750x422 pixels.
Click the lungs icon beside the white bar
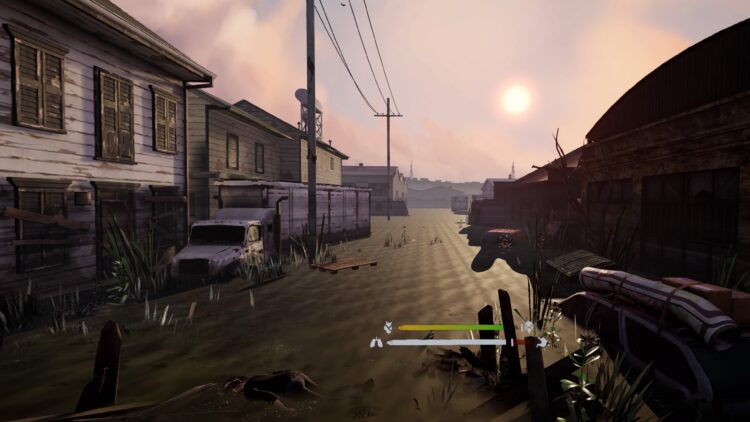(376, 342)
